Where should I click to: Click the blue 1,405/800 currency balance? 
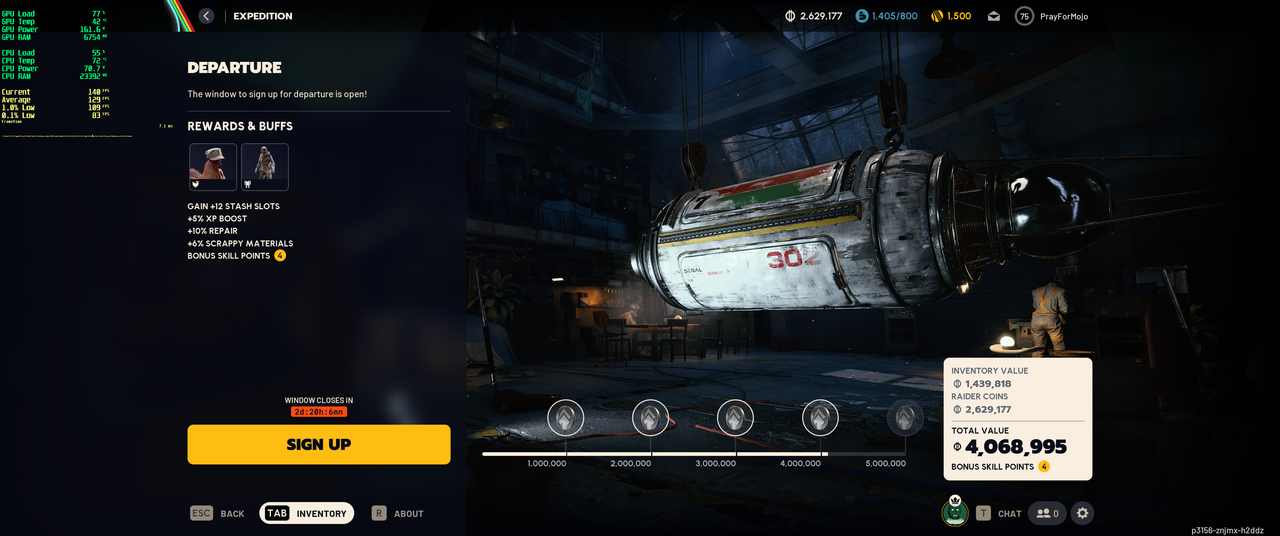point(886,16)
